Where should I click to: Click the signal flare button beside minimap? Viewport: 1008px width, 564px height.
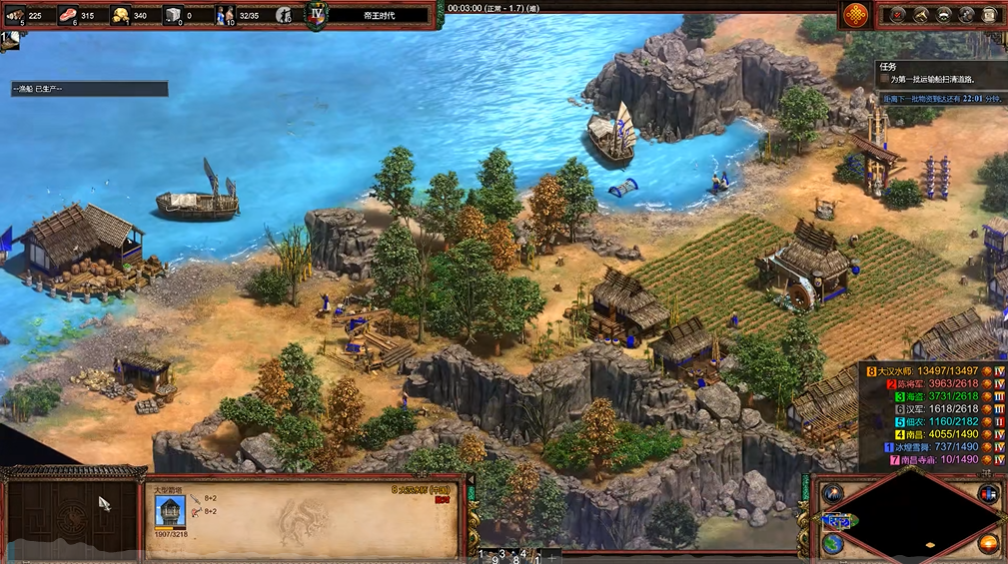tap(833, 493)
